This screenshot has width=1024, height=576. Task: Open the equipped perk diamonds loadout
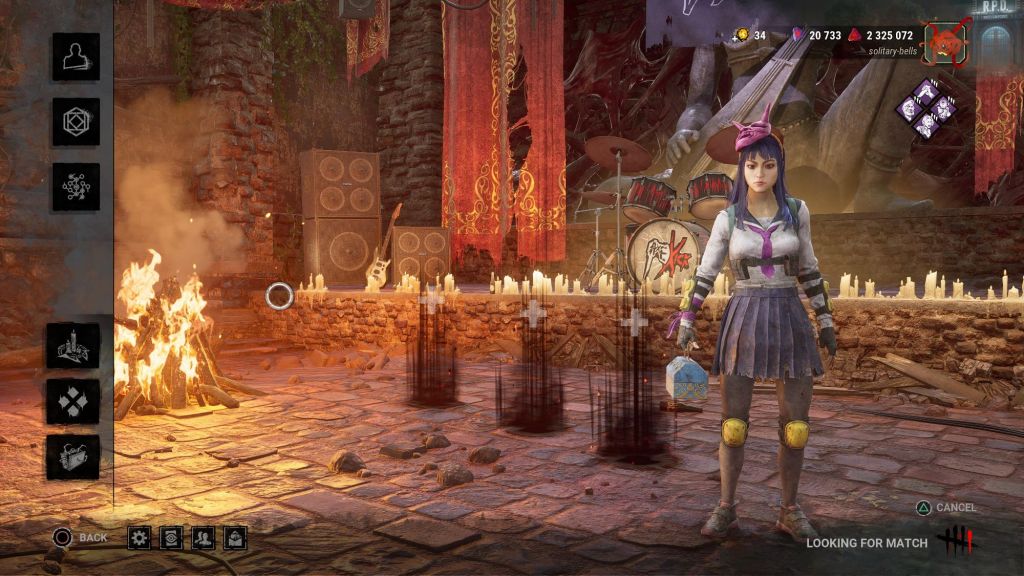[927, 107]
